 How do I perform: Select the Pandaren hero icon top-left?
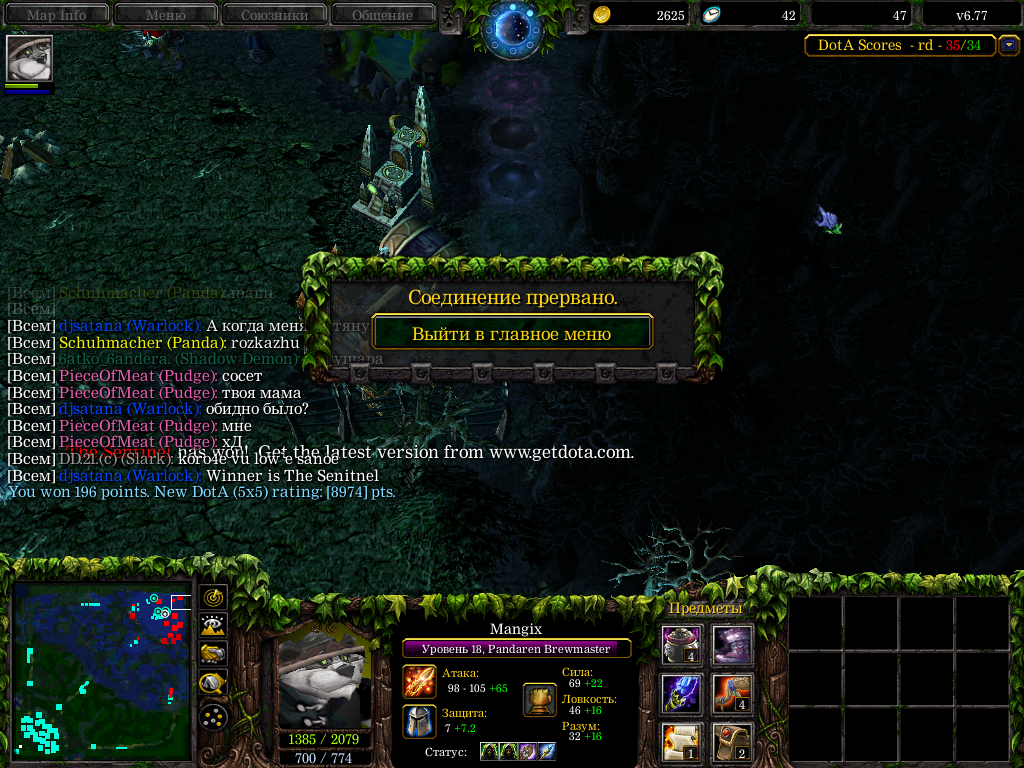(29, 59)
